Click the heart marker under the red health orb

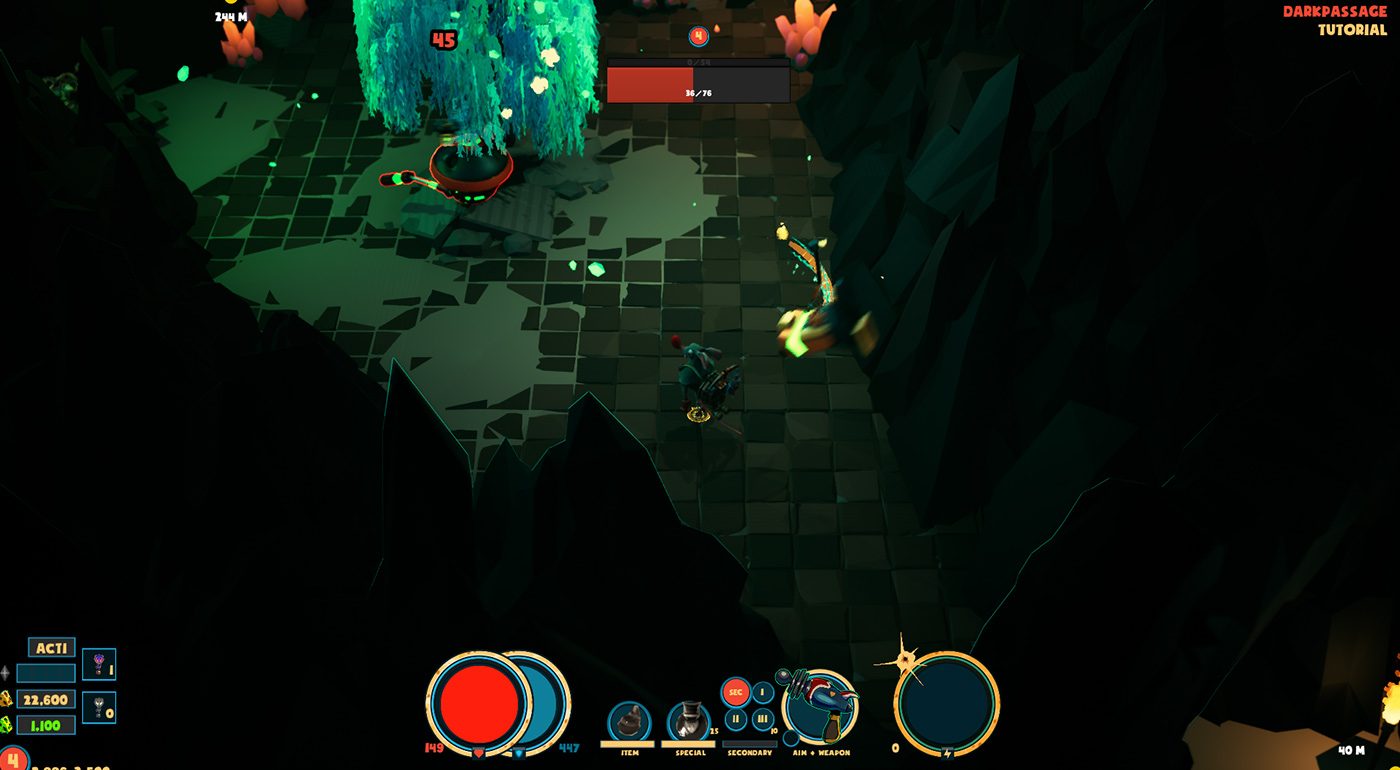tap(480, 755)
